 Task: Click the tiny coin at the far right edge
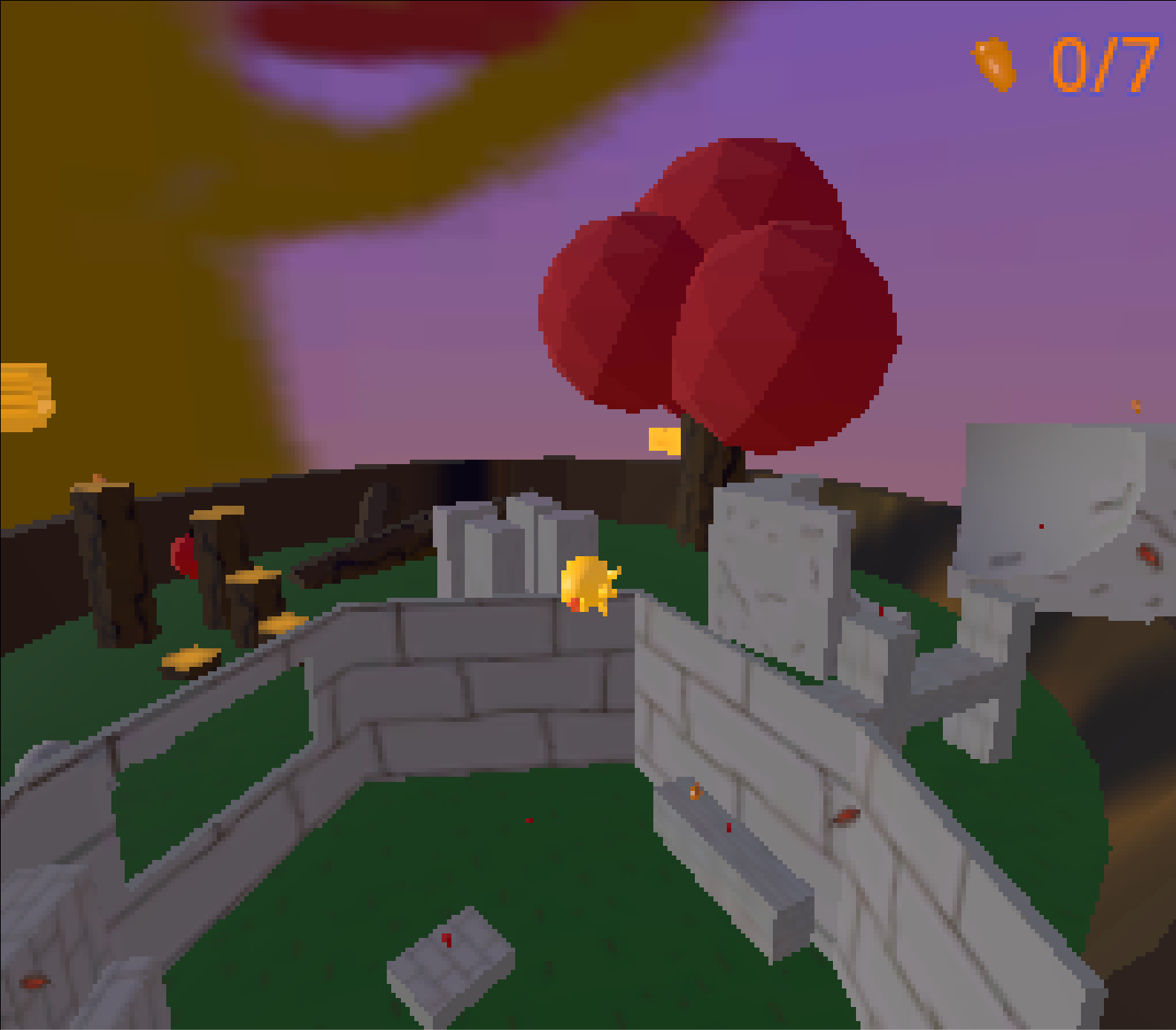pos(1134,405)
